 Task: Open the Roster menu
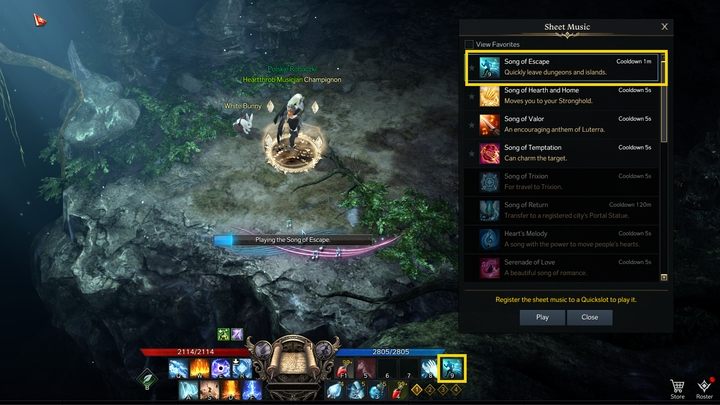(x=704, y=387)
